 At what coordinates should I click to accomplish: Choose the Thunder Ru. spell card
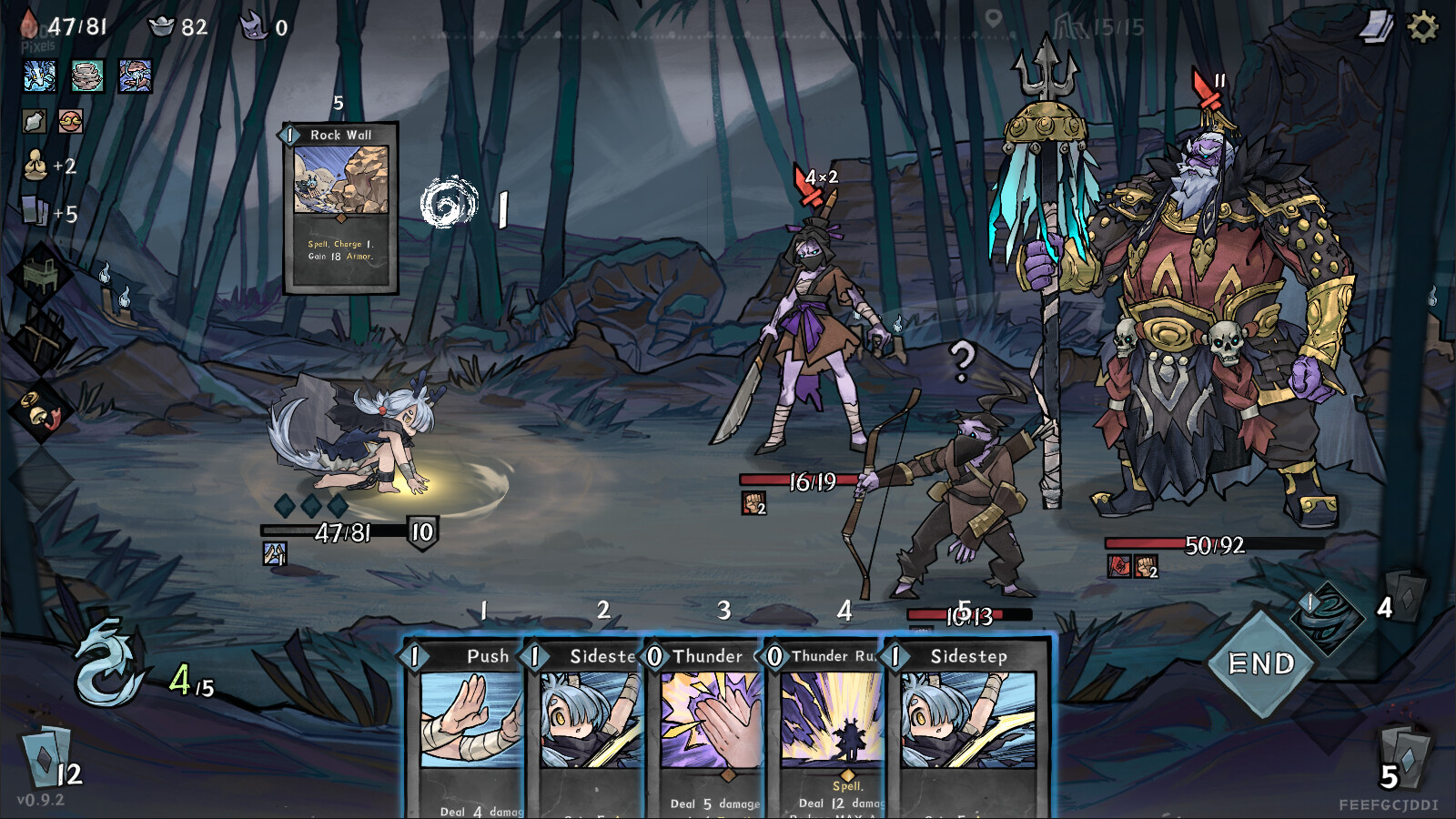(x=826, y=728)
